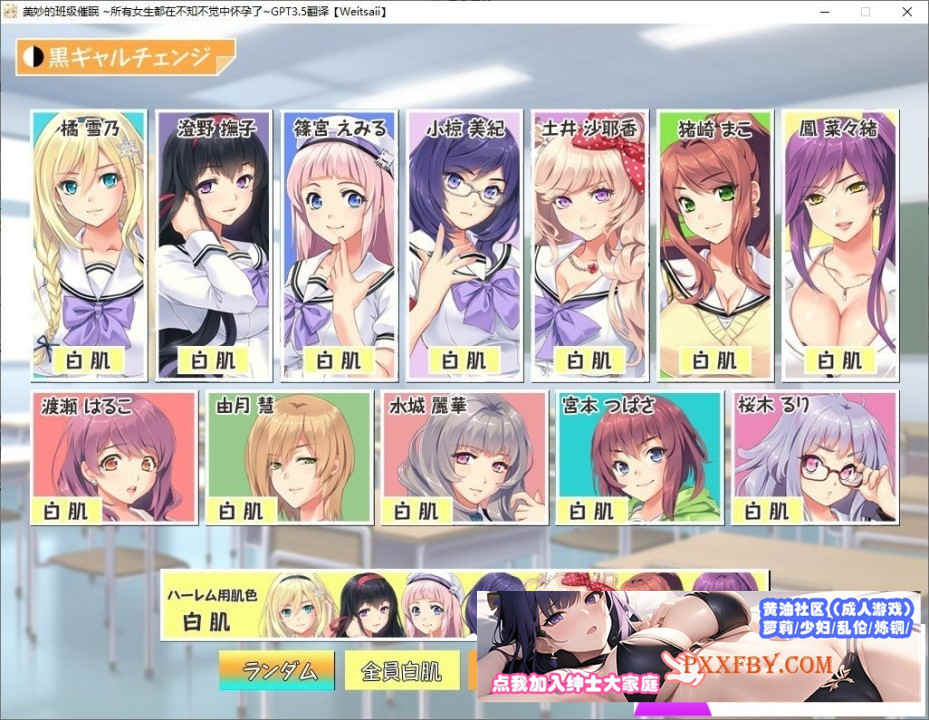Image resolution: width=929 pixels, height=720 pixels.
Task: Select the 桜木 るり character tile
Action: coord(814,457)
